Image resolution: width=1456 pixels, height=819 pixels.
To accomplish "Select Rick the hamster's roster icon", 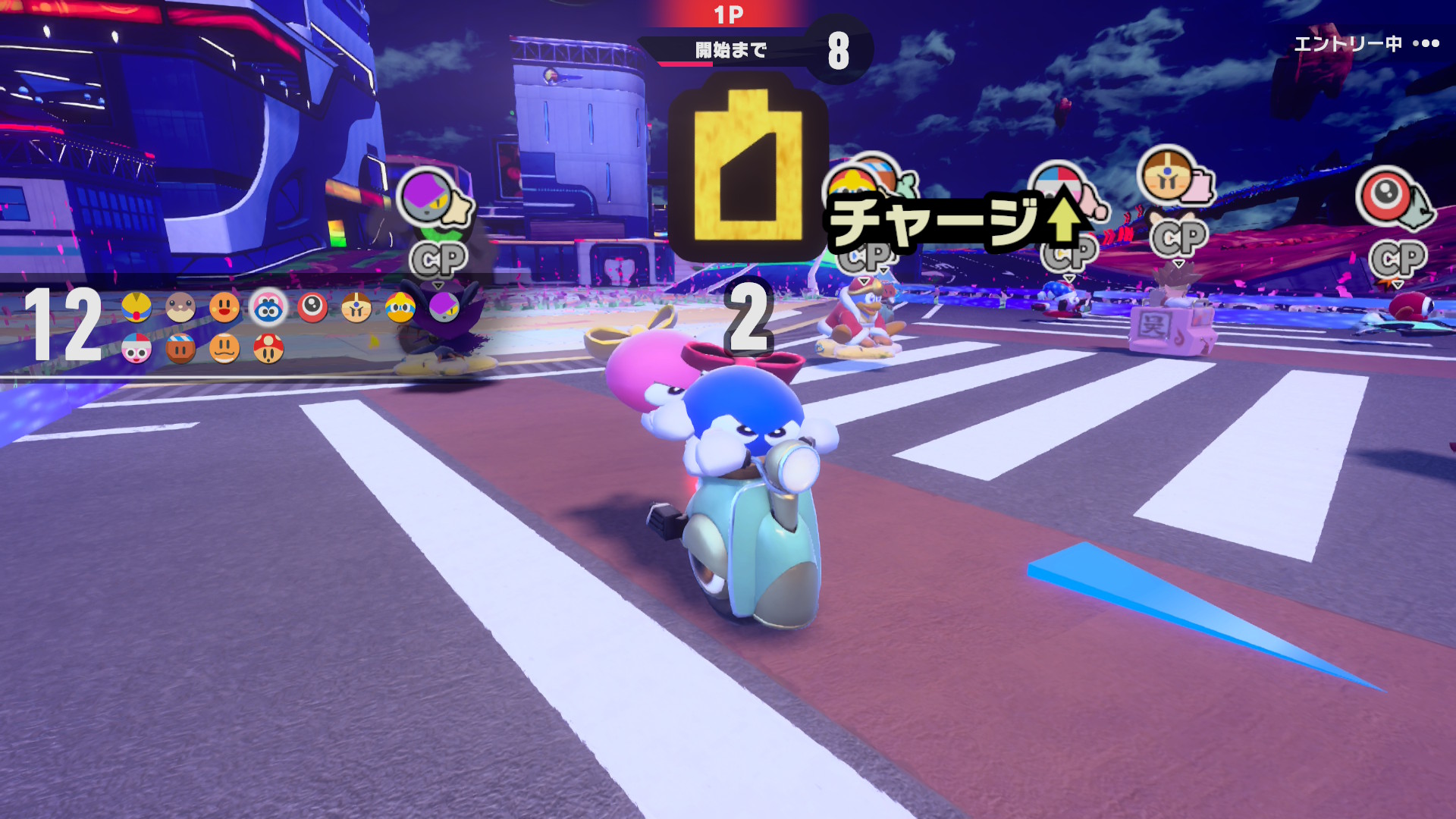I will (x=180, y=307).
